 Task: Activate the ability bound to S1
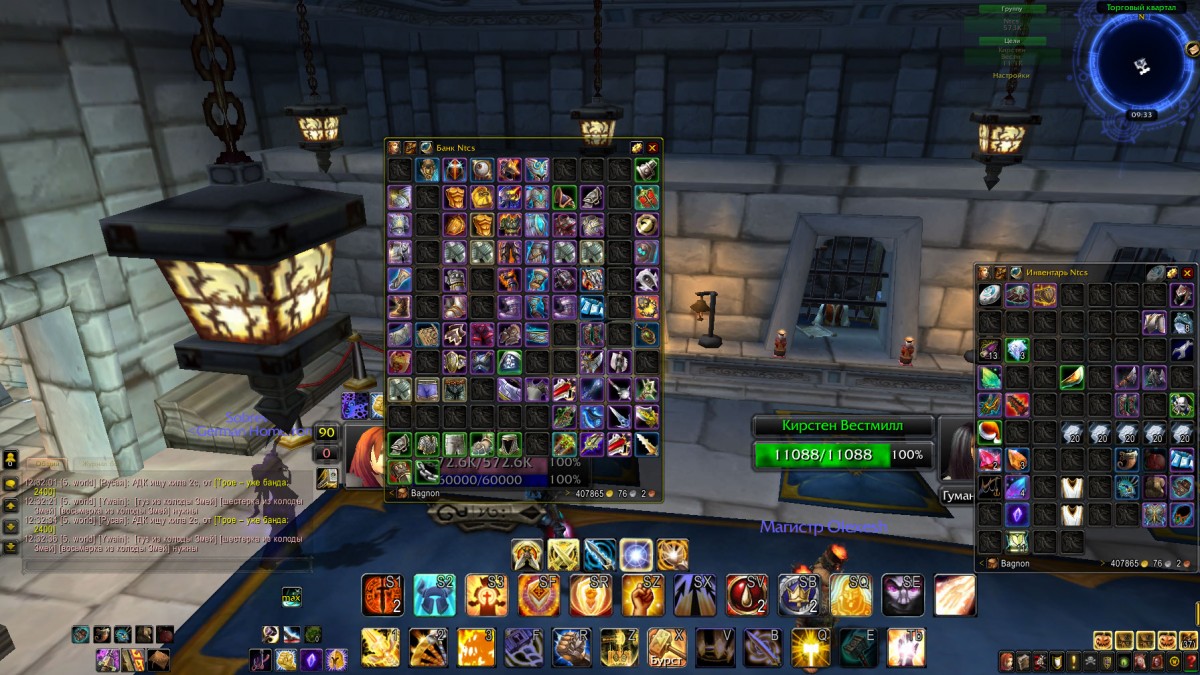pyautogui.click(x=382, y=595)
